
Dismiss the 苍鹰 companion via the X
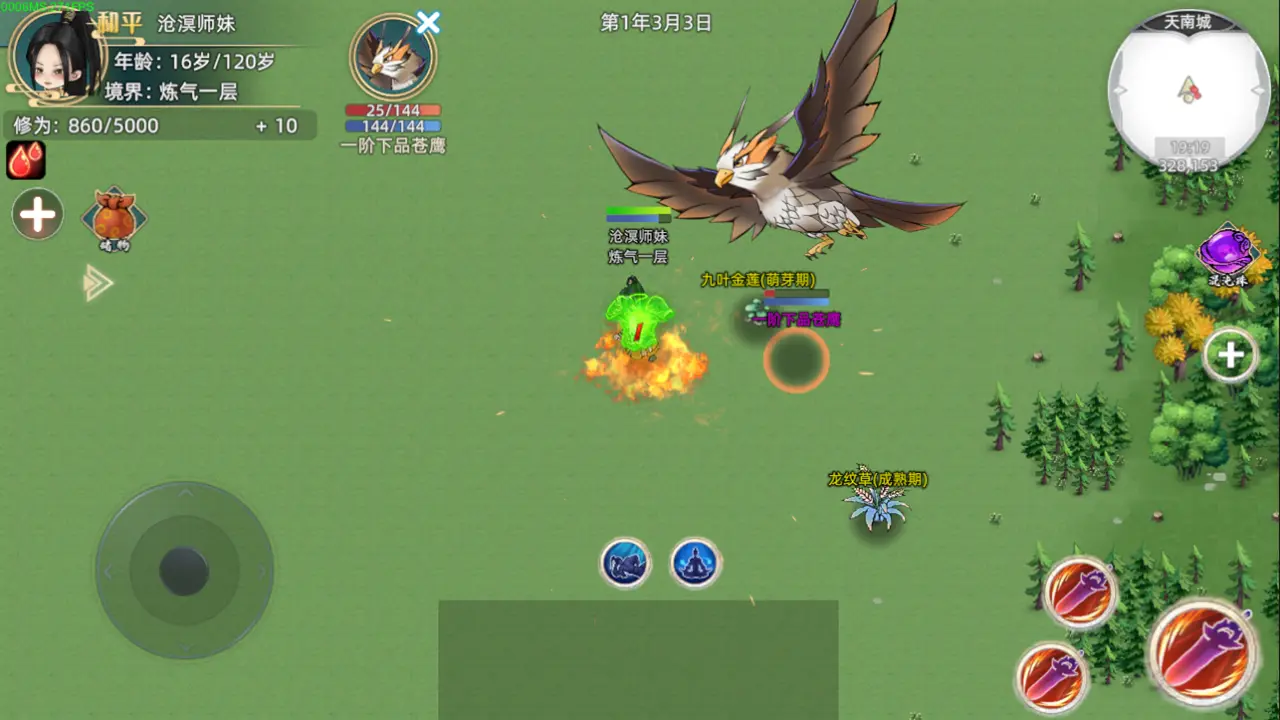click(x=428, y=23)
